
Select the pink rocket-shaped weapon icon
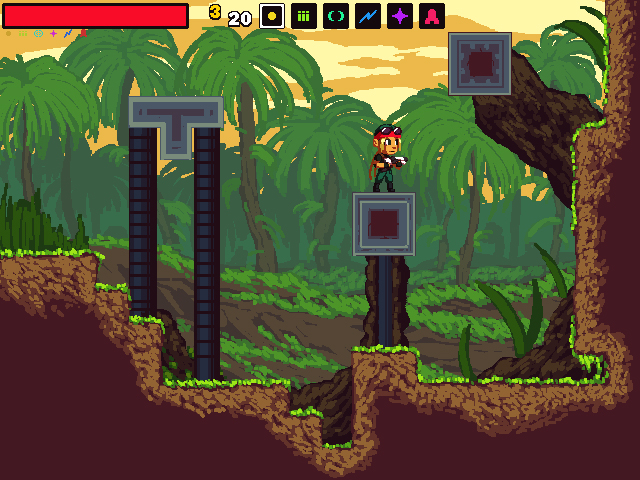(x=432, y=16)
